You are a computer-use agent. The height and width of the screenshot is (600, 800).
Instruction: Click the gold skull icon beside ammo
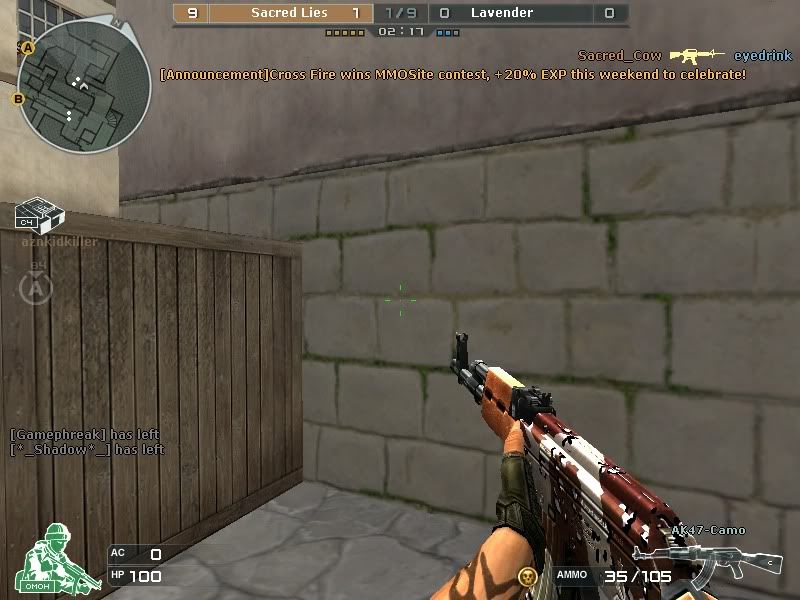pyautogui.click(x=527, y=575)
